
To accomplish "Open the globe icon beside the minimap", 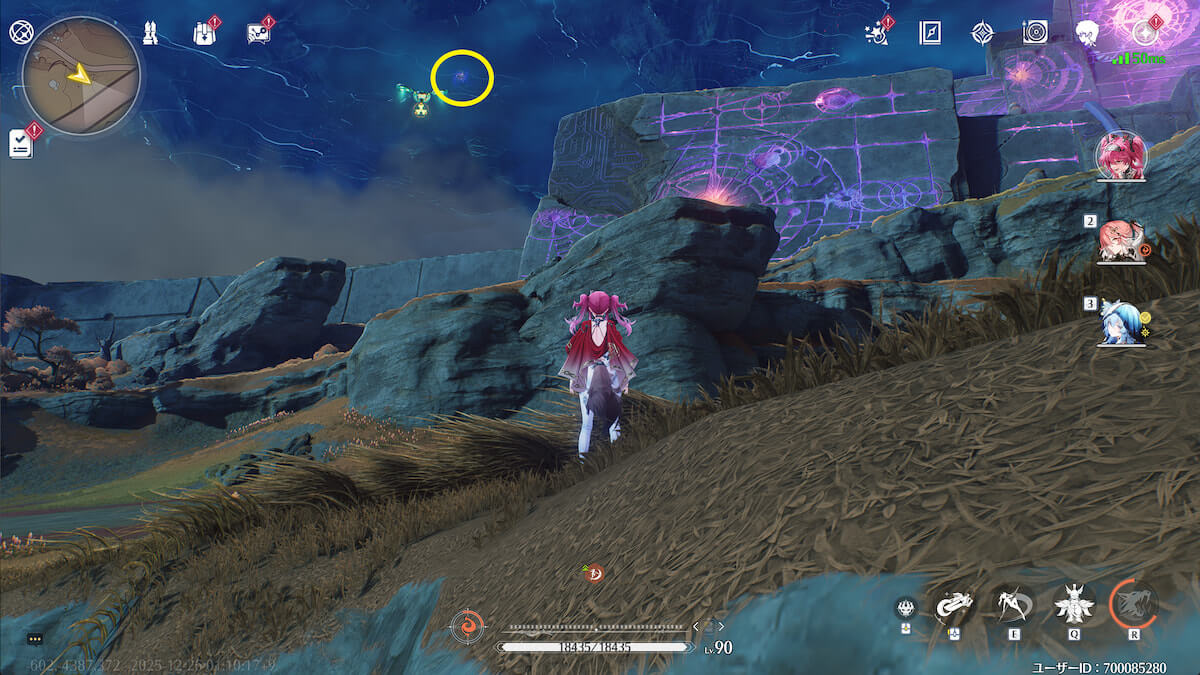I will coord(19,31).
